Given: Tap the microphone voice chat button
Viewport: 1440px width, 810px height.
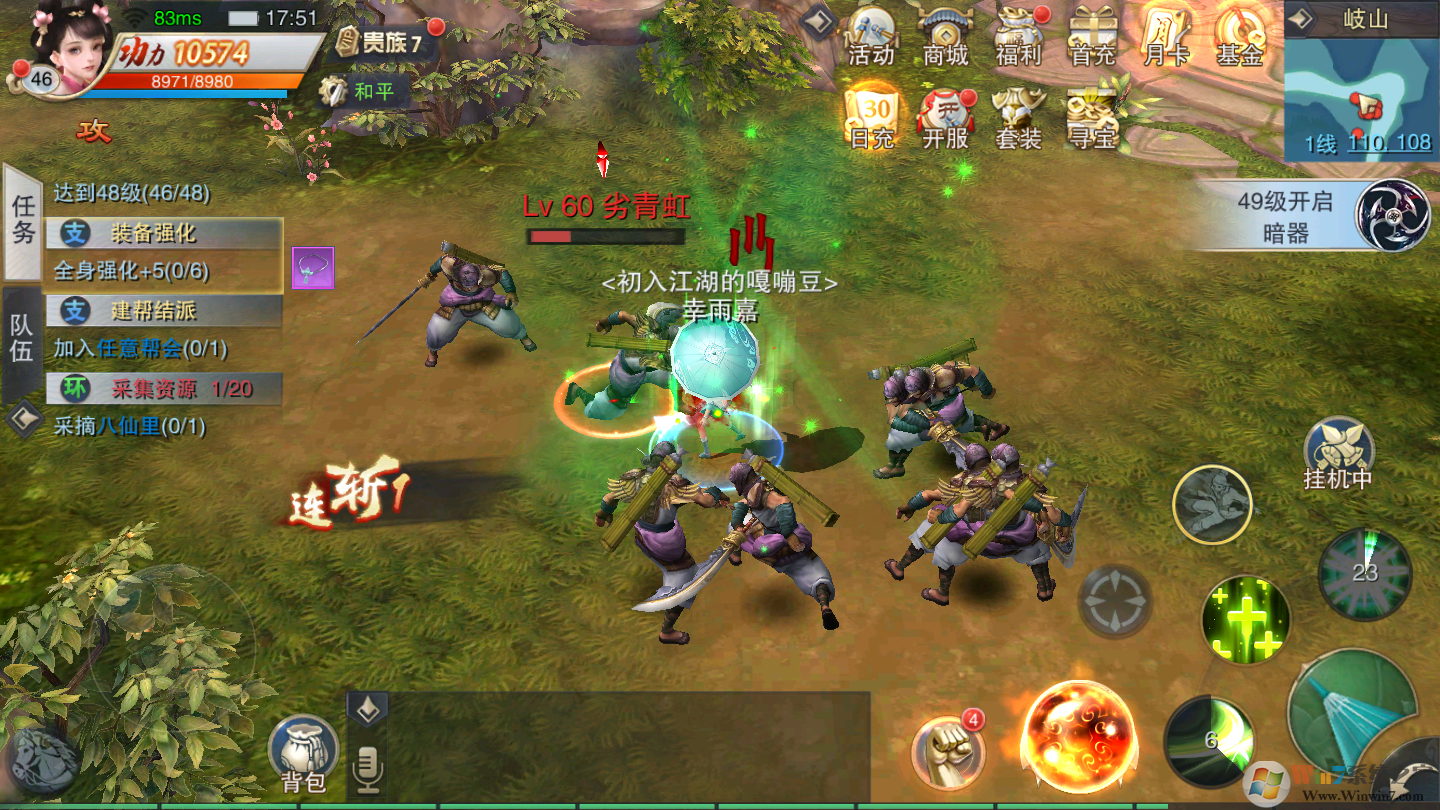Looking at the screenshot, I should [x=368, y=768].
